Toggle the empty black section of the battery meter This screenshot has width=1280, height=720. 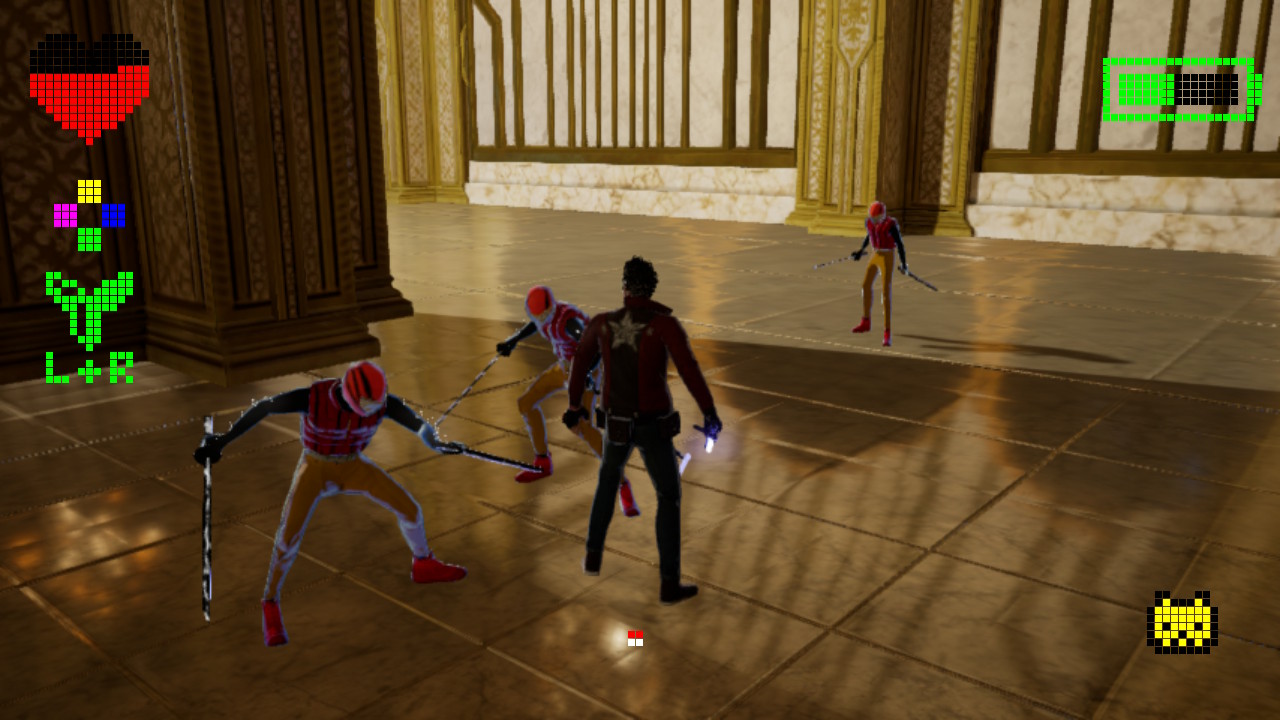point(1207,88)
